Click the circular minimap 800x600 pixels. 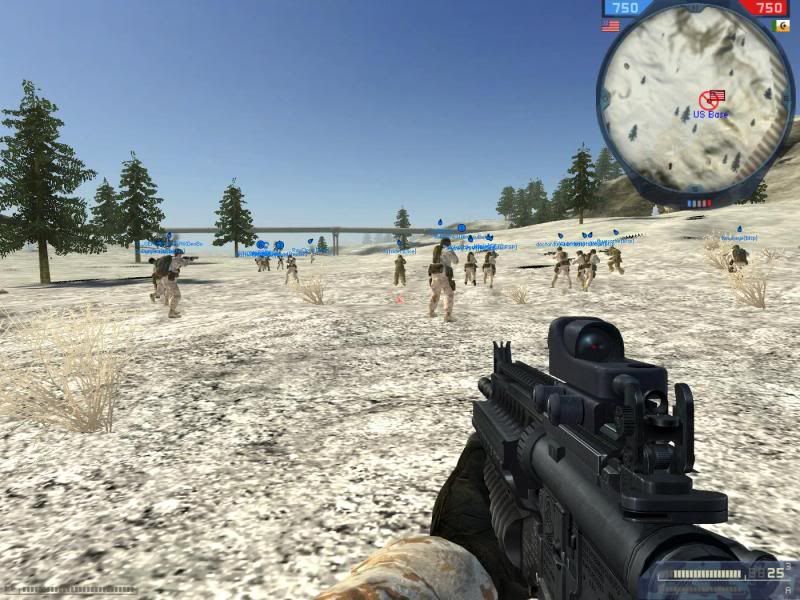695,105
